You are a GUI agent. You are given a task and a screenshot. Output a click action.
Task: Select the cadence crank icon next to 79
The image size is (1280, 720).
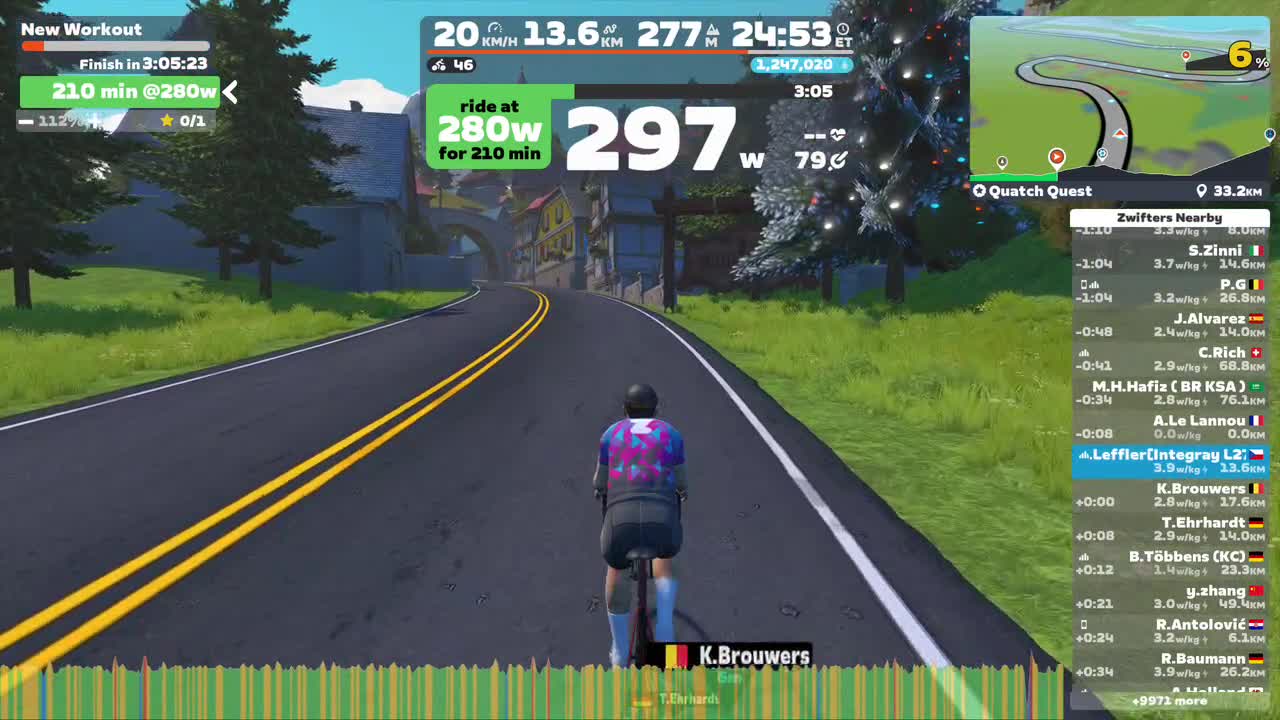tap(838, 158)
